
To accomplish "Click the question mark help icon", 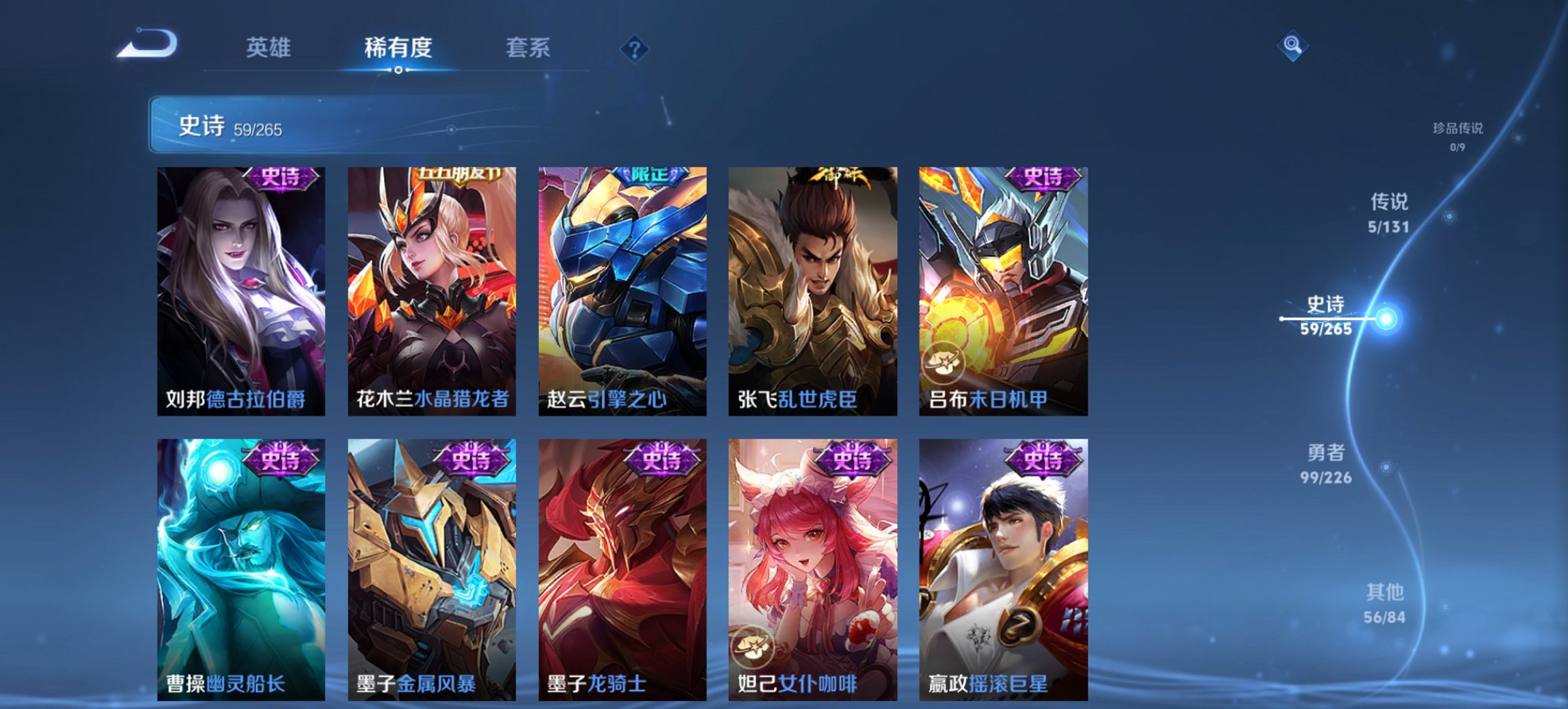I will 635,47.
